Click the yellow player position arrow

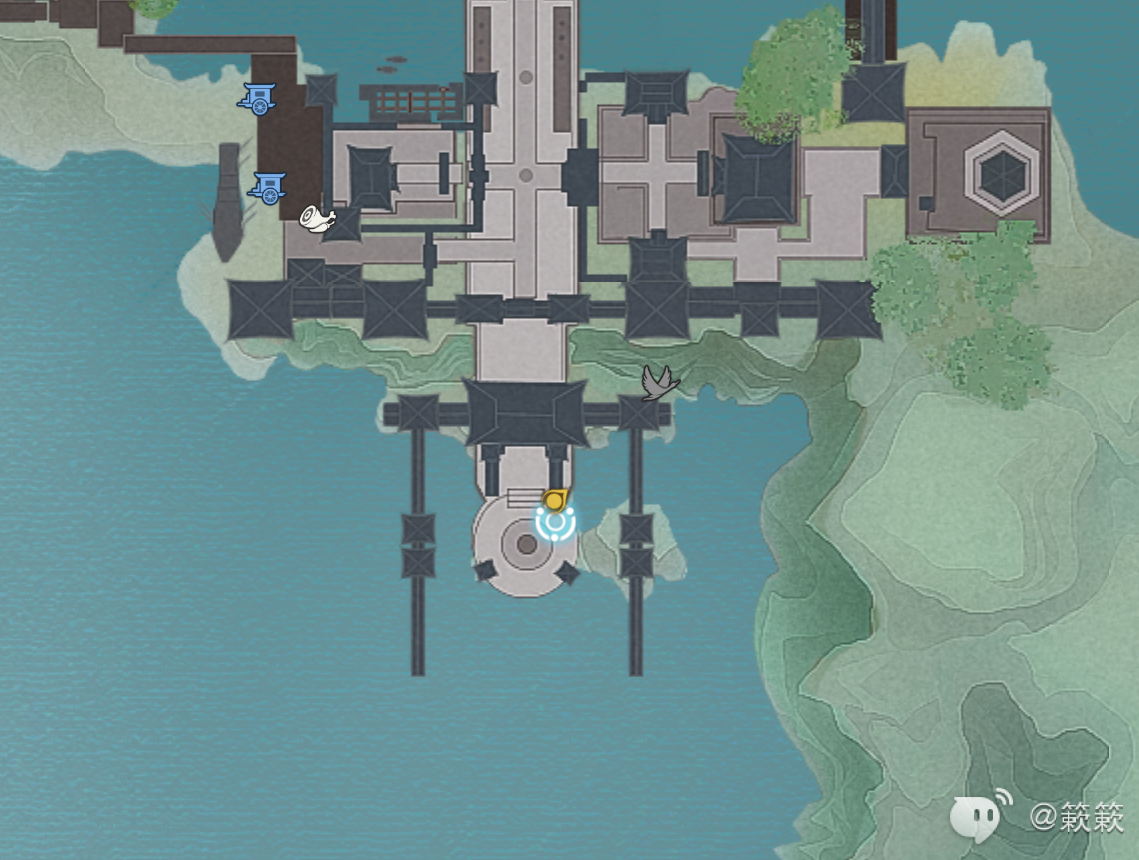[555, 499]
